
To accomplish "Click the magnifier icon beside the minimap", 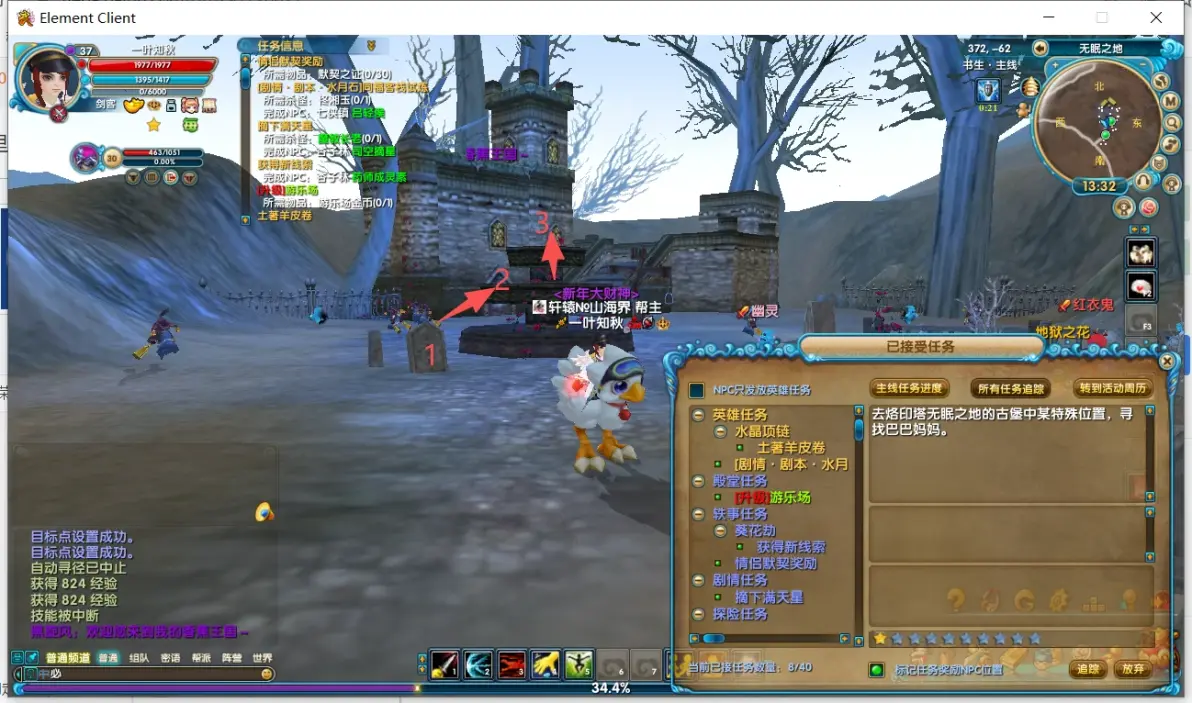I will [x=1171, y=122].
